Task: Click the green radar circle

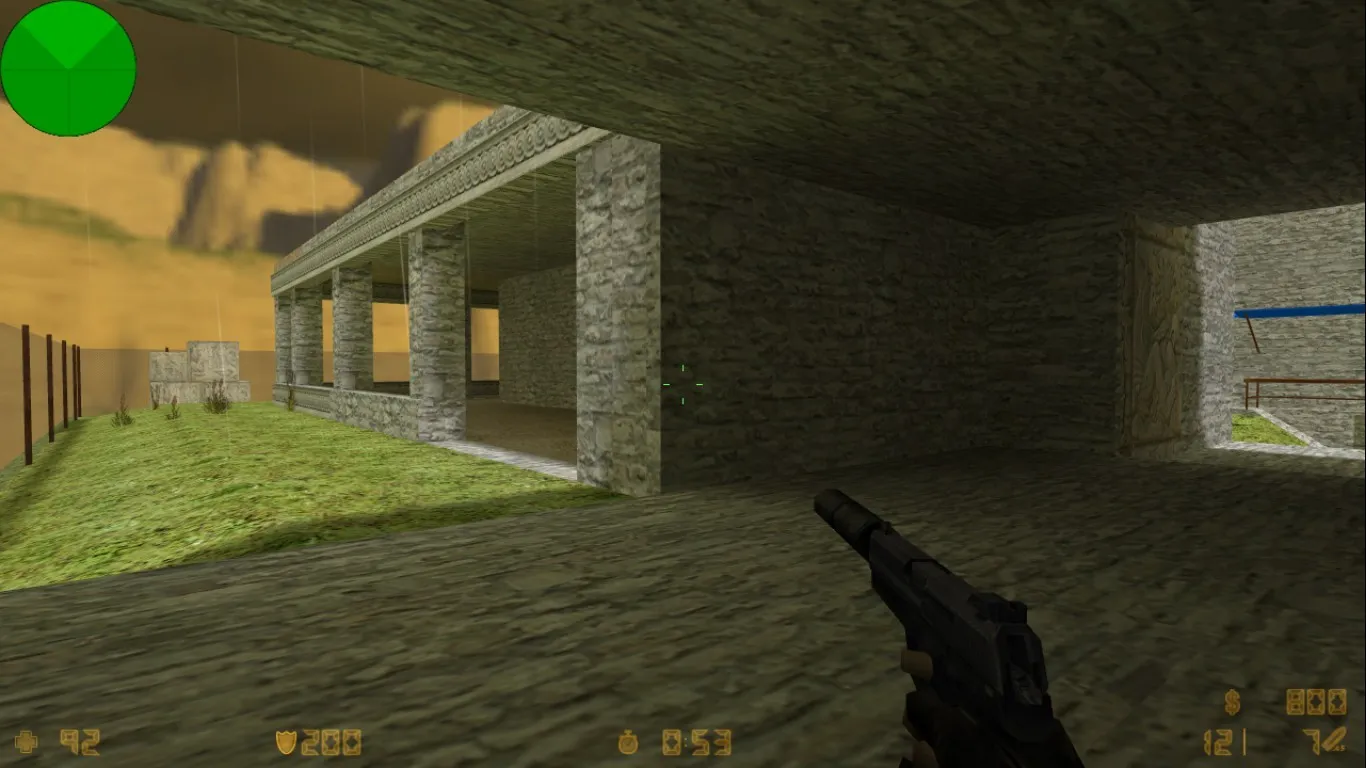Action: pyautogui.click(x=67, y=67)
